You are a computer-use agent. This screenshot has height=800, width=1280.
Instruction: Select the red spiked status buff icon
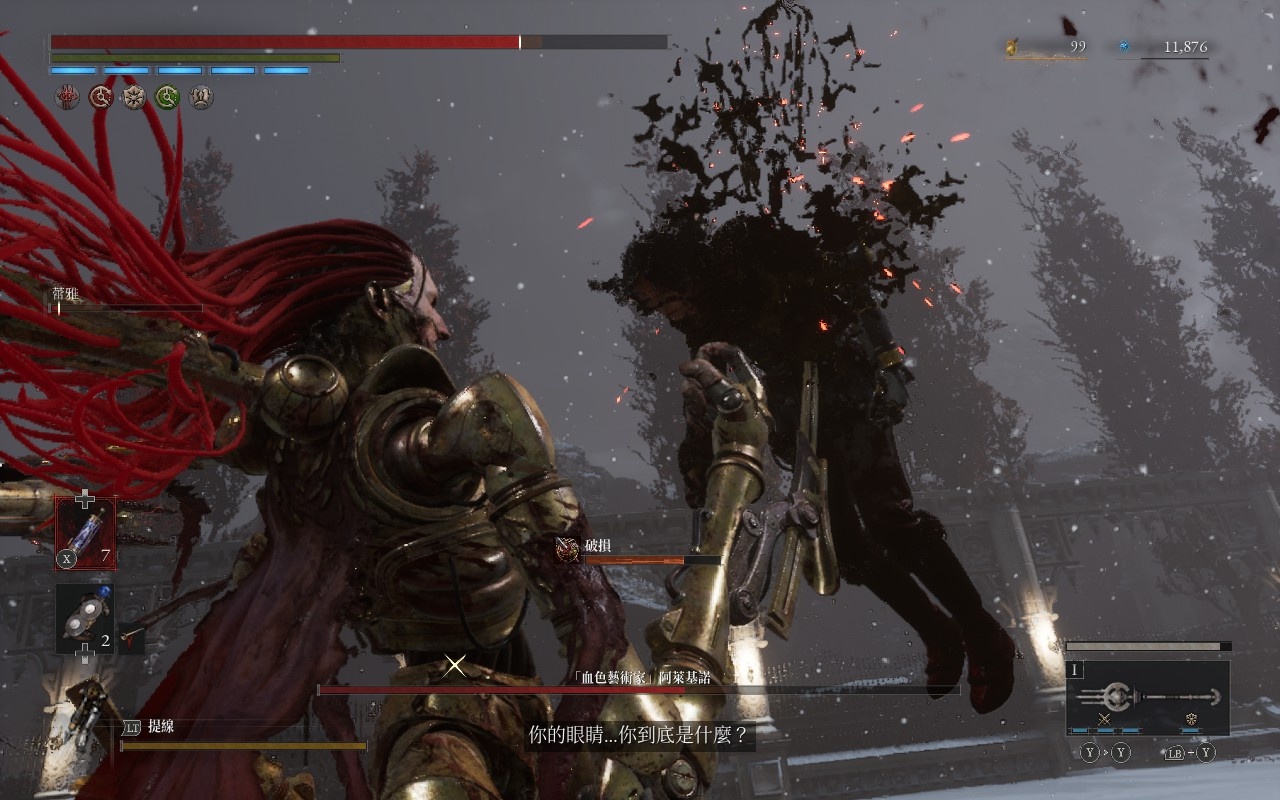click(x=67, y=97)
